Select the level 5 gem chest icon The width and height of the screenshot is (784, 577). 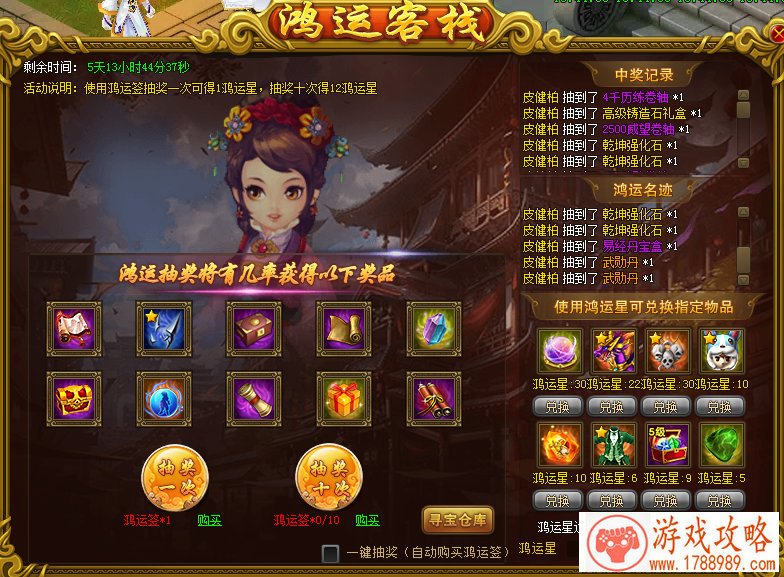[x=667, y=444]
